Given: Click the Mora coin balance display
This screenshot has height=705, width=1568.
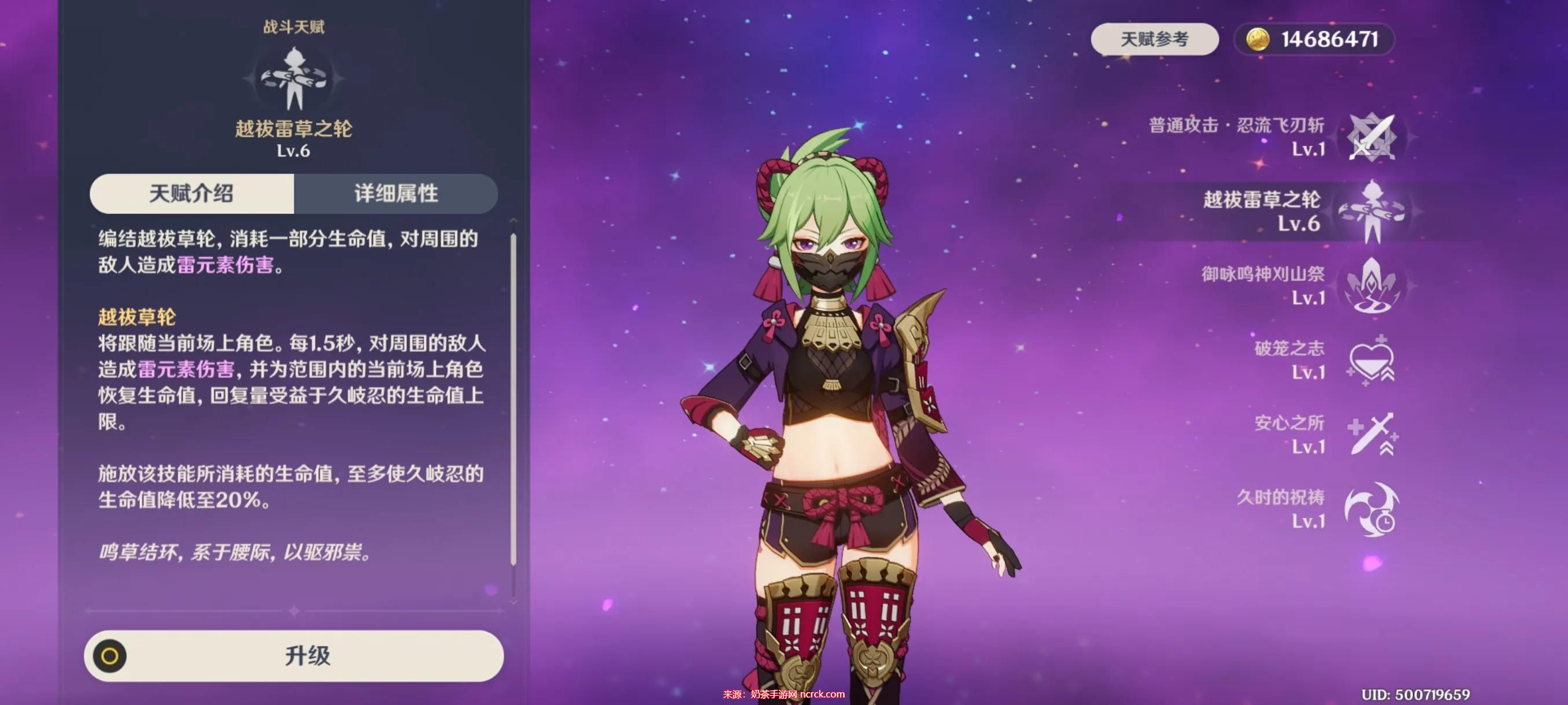Looking at the screenshot, I should pyautogui.click(x=1314, y=39).
